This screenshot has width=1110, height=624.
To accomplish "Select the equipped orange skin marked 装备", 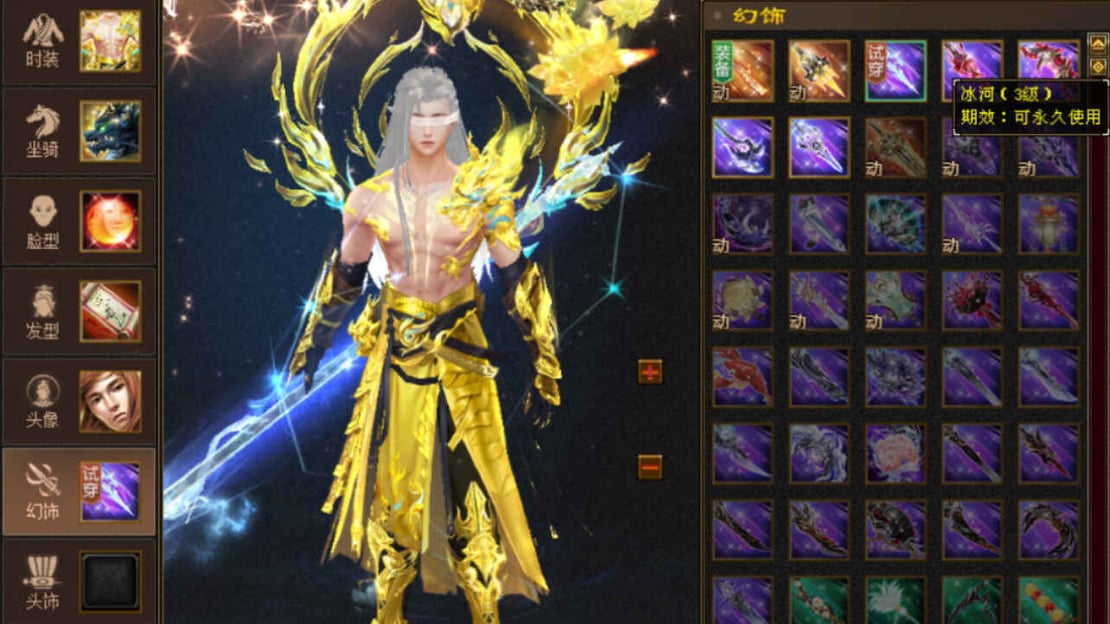I will pyautogui.click(x=742, y=70).
